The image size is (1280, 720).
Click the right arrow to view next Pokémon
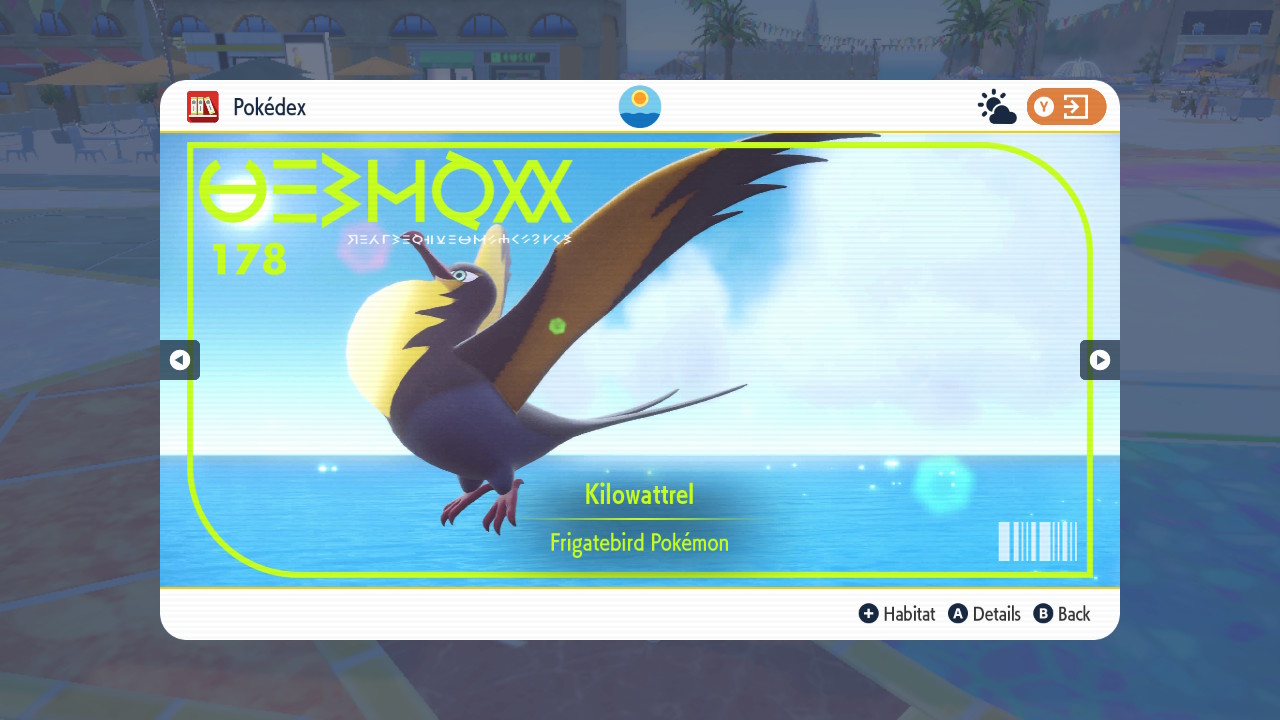(x=1100, y=359)
